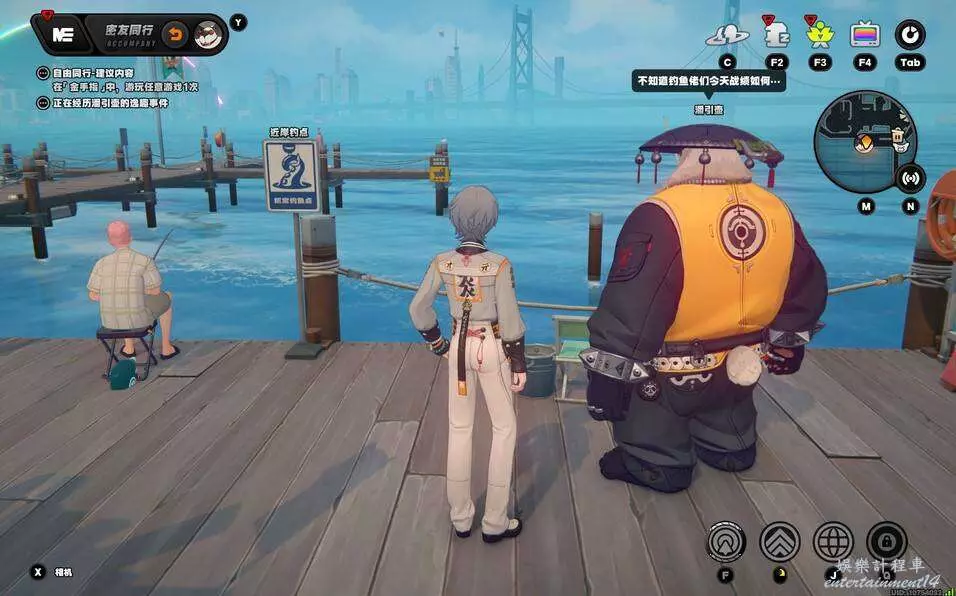
Task: Open the ME profile menu
Action: pos(63,34)
